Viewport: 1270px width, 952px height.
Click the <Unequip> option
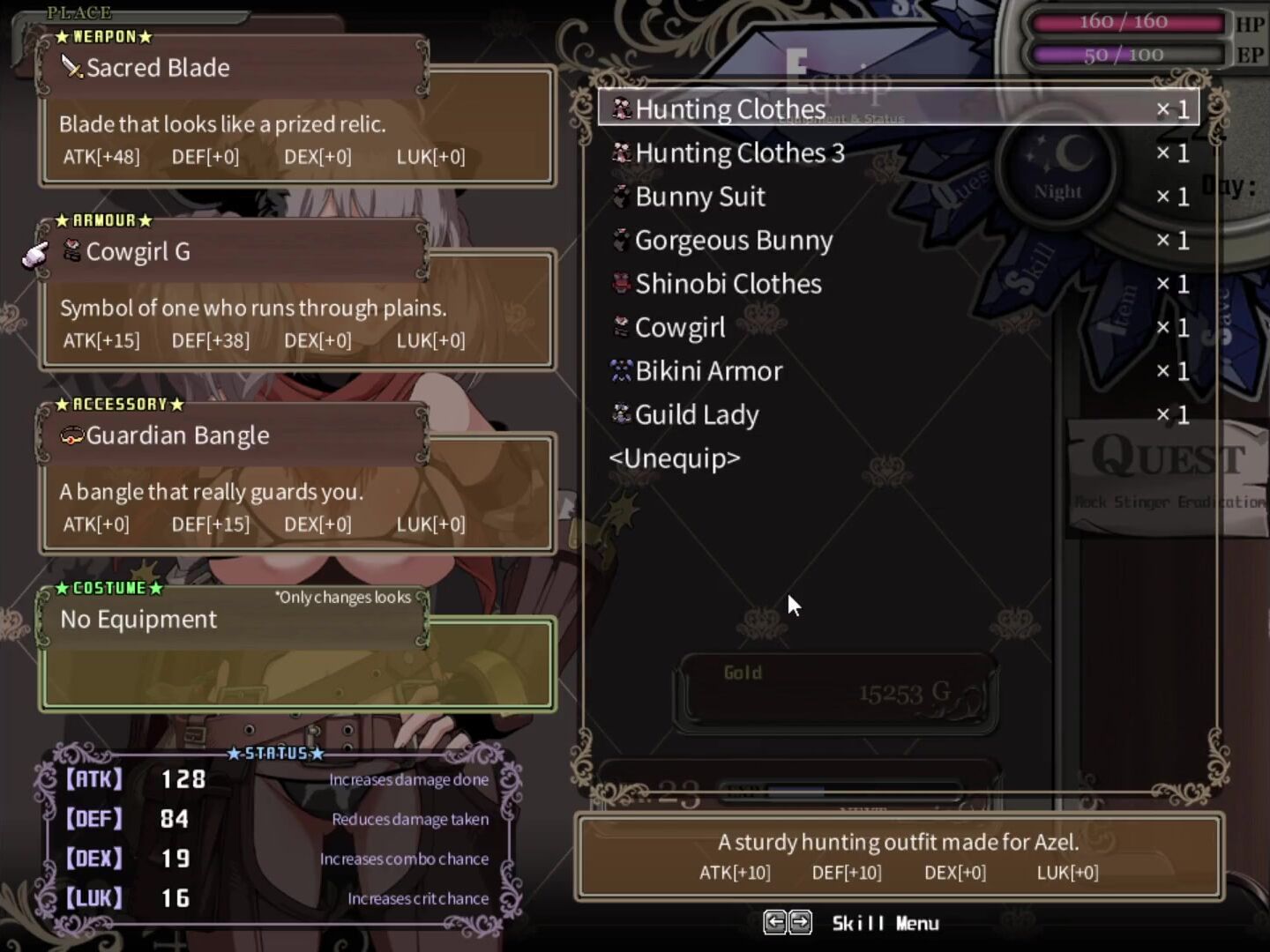coord(675,458)
